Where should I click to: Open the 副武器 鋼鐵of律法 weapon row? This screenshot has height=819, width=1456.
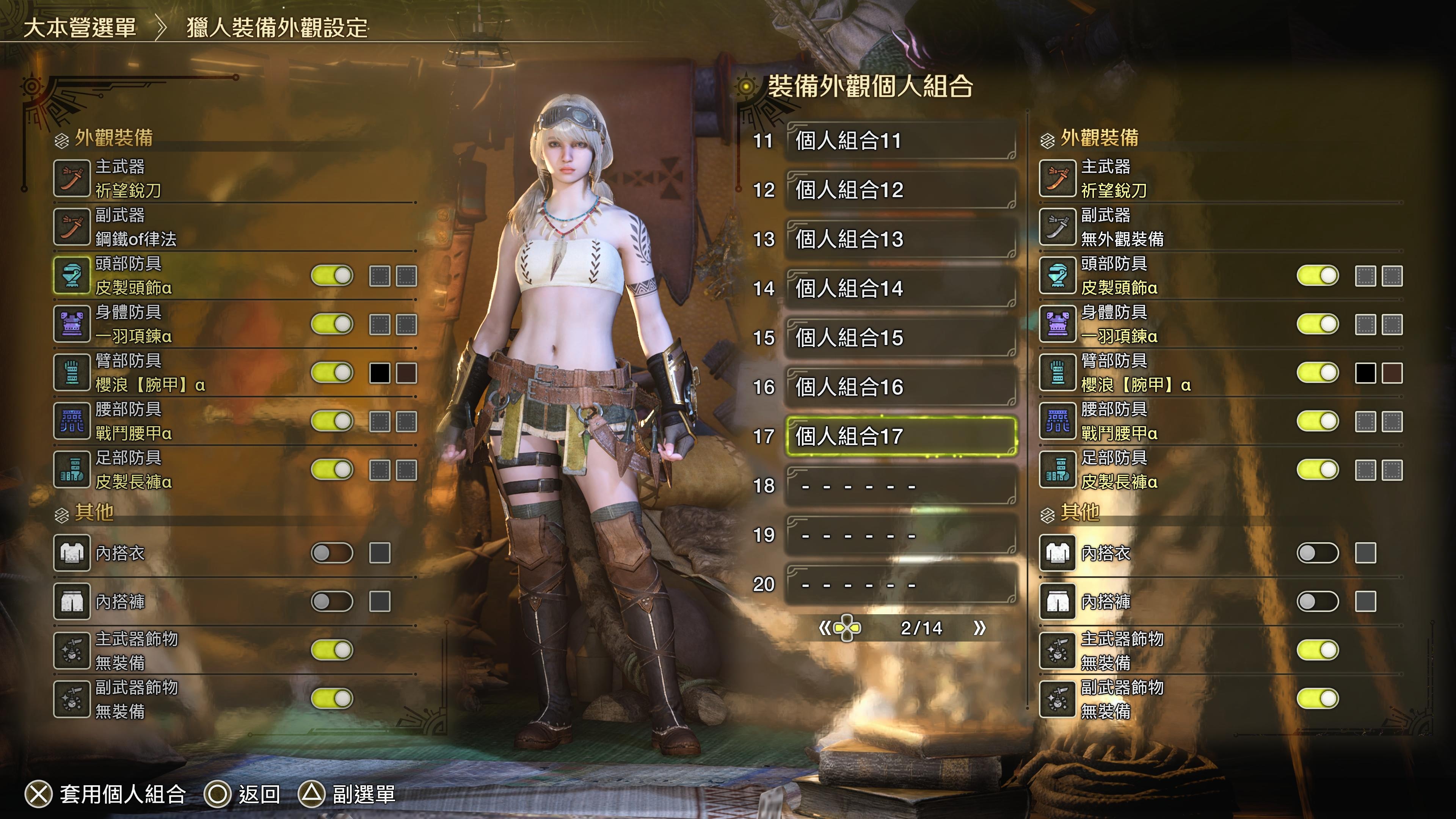point(235,227)
